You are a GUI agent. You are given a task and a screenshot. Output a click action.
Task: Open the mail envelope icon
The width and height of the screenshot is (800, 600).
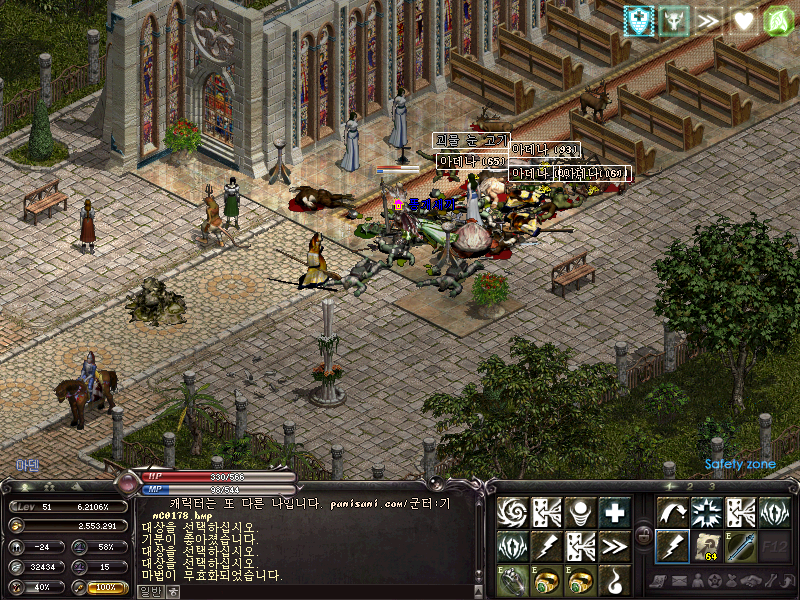(680, 581)
